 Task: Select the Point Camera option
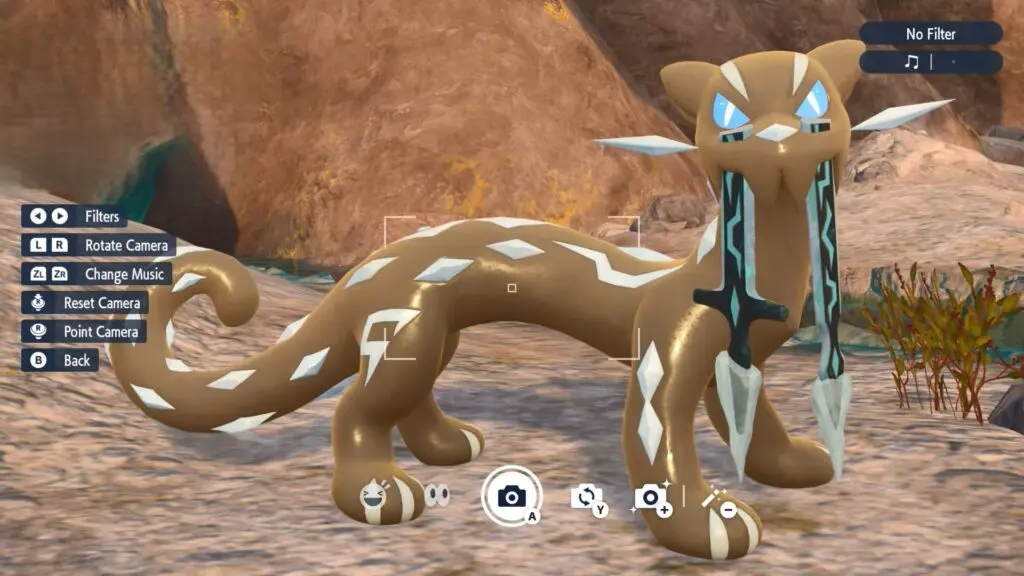point(84,331)
